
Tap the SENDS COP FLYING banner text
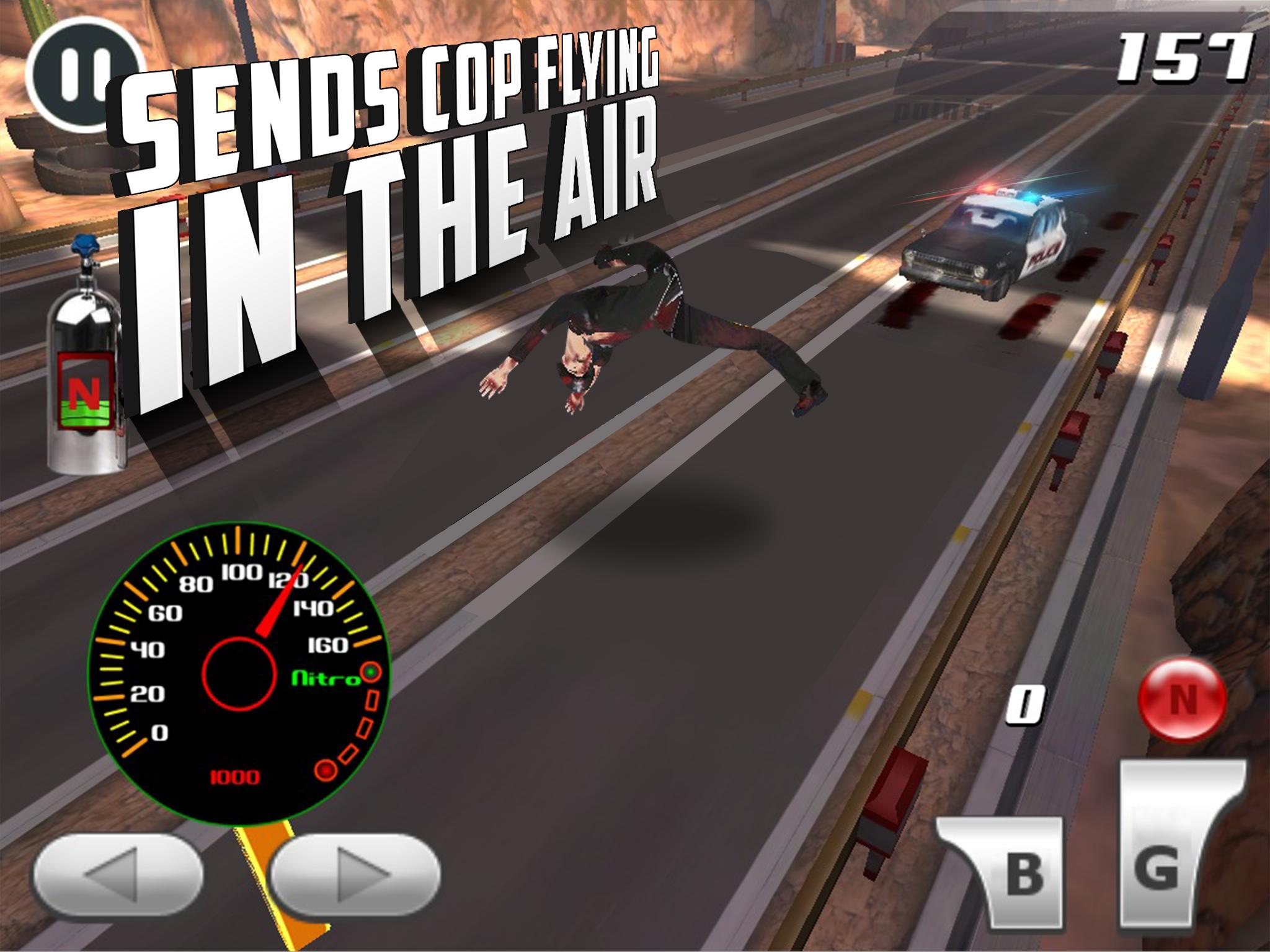pyautogui.click(x=391, y=81)
